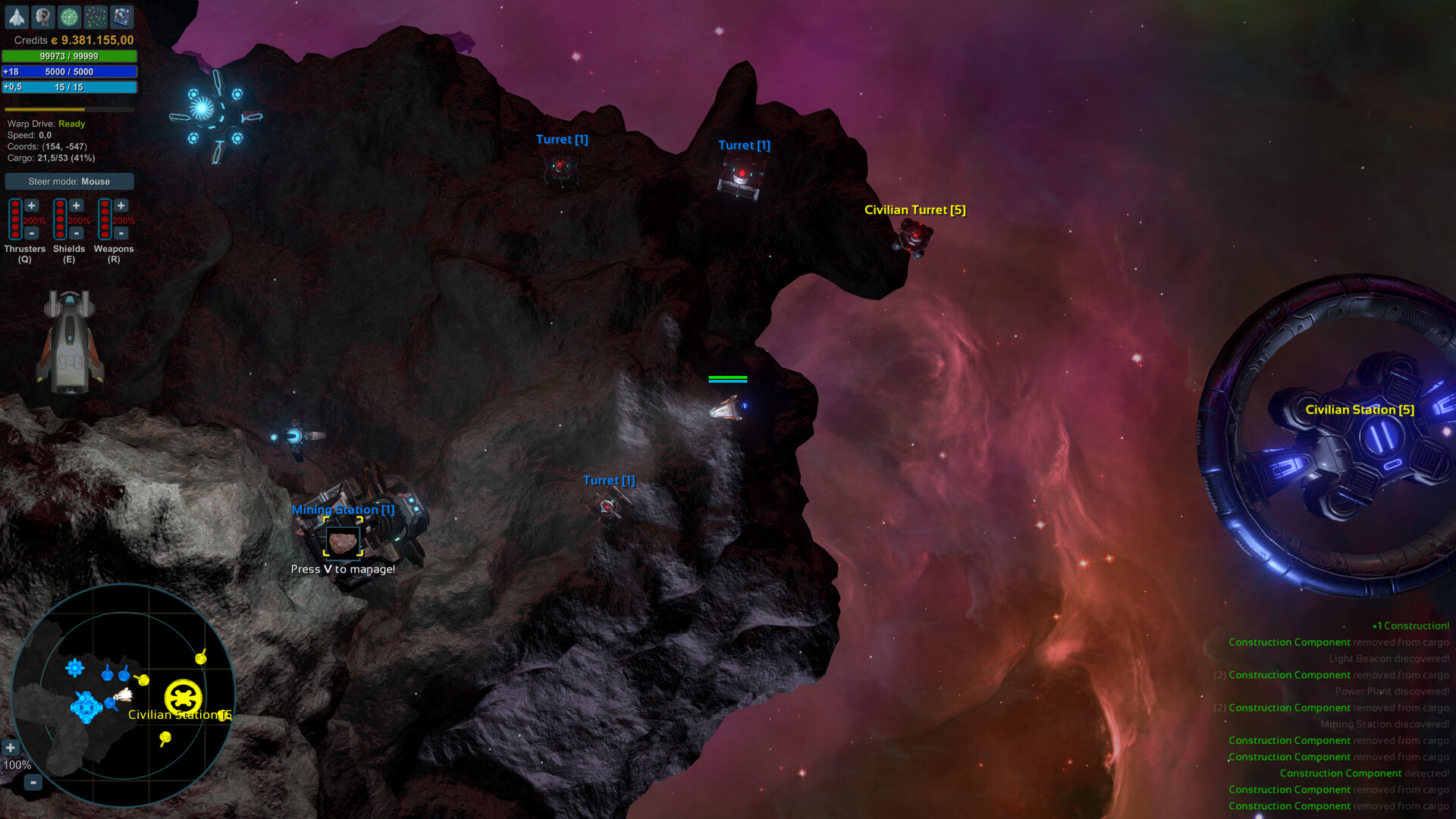Open the galaxy map icon
Image resolution: width=1456 pixels, height=819 pixels.
(97, 17)
